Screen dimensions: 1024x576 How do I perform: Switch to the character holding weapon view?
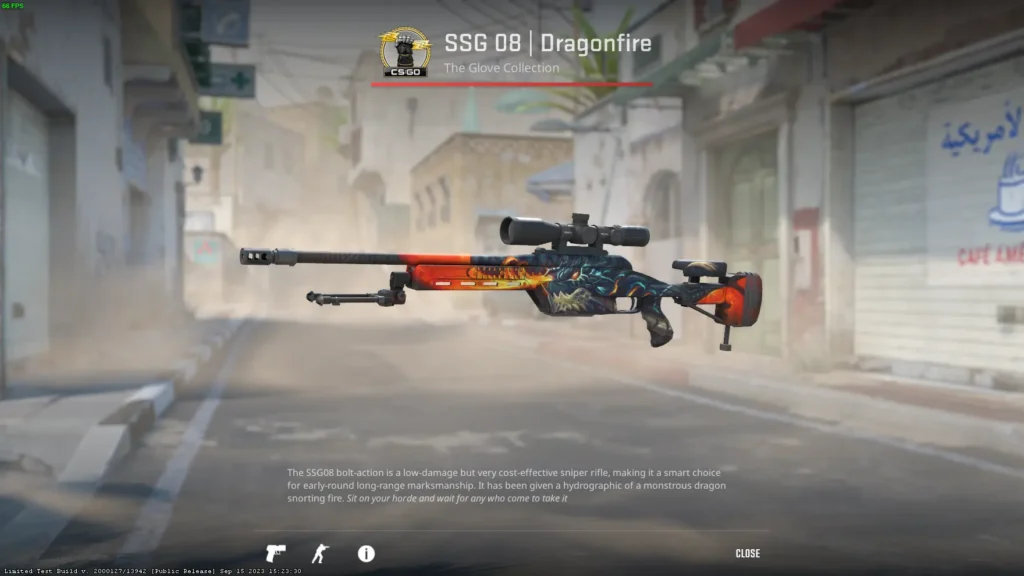pos(319,553)
